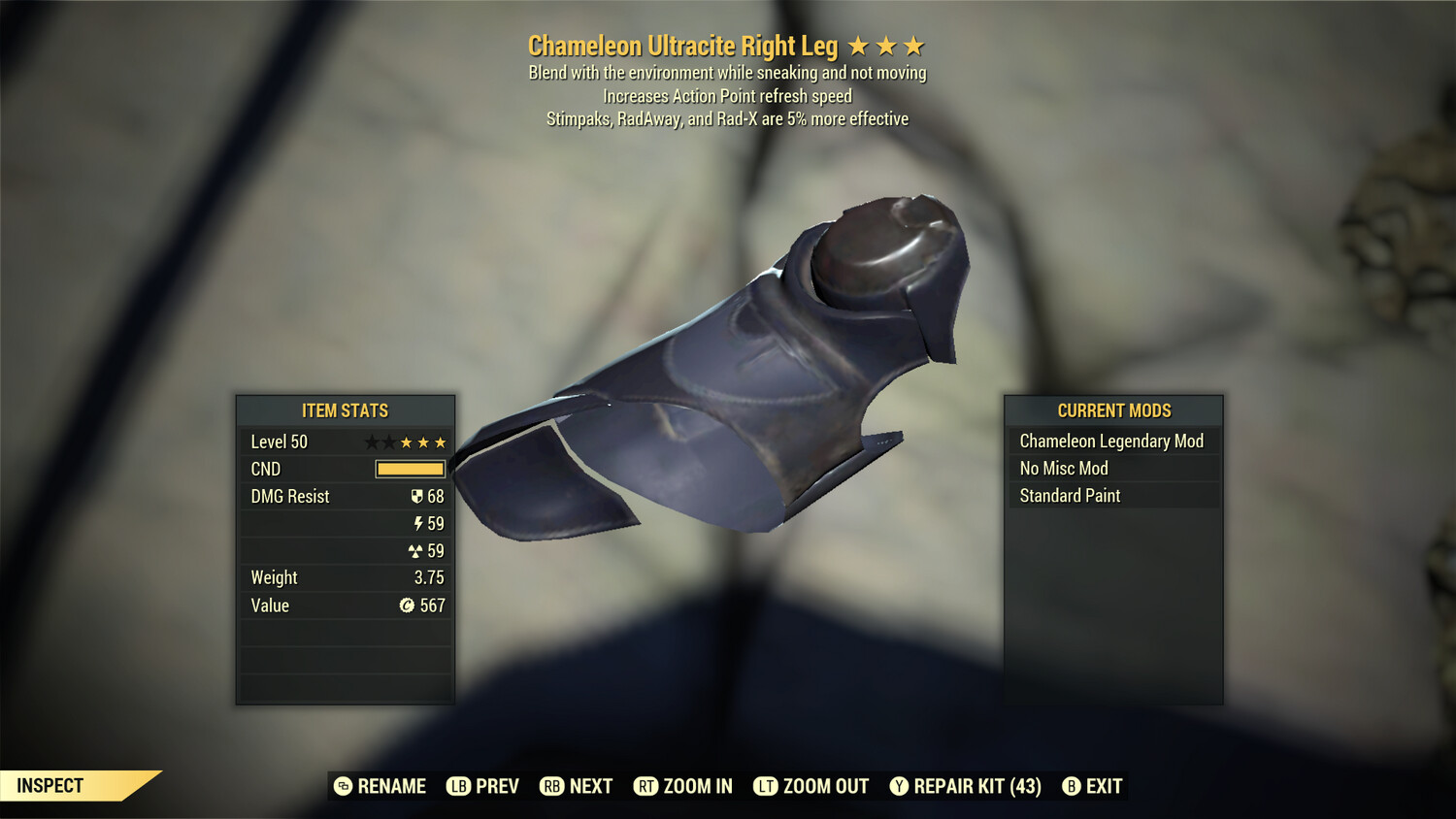Activate RENAME for the item
The height and width of the screenshot is (819, 1456).
click(x=381, y=786)
